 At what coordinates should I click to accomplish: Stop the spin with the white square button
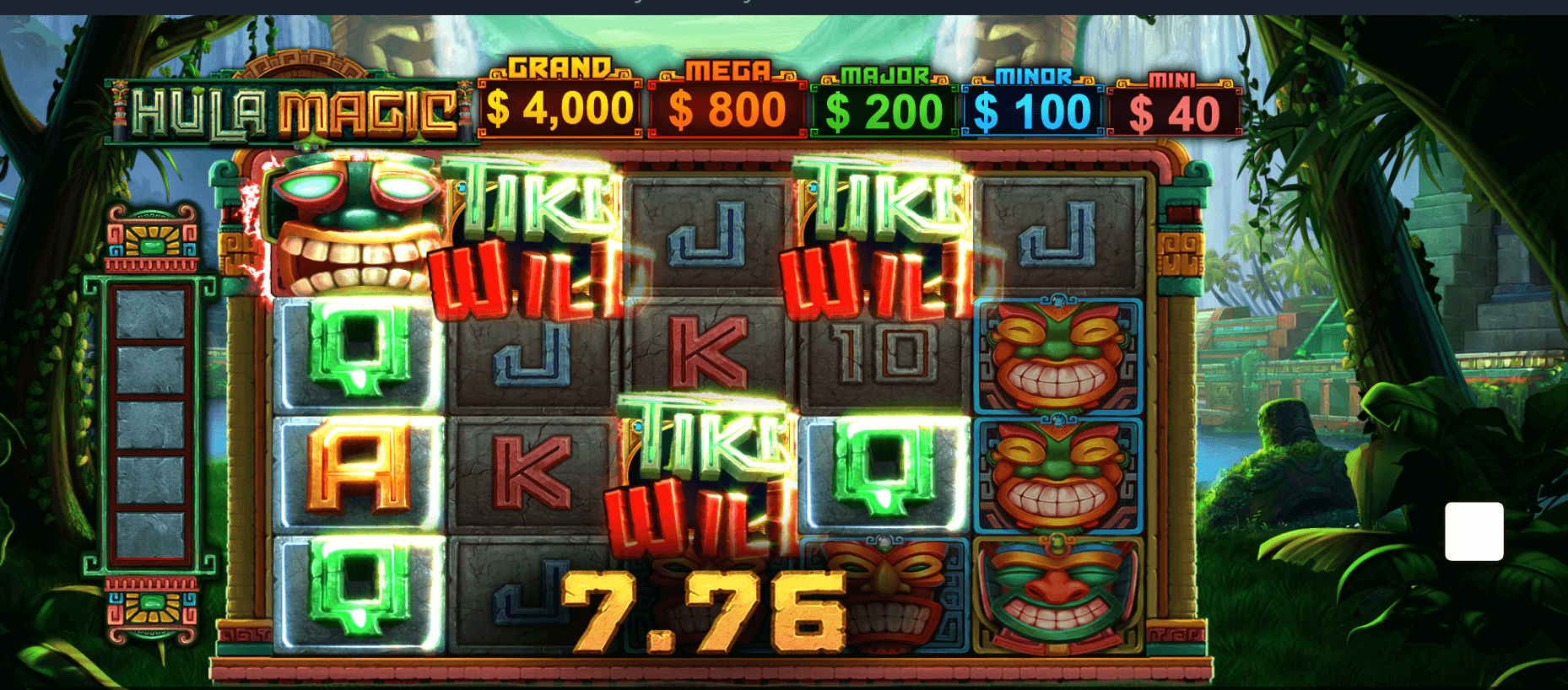[1473, 531]
